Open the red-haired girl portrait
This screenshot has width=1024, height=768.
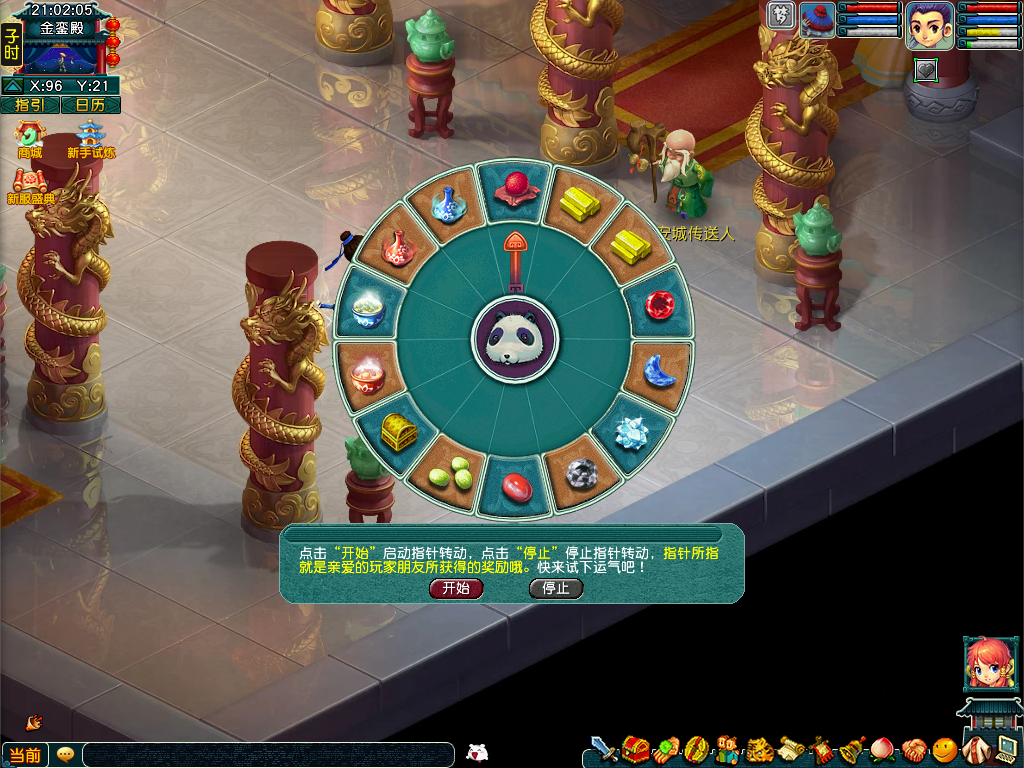pos(986,662)
